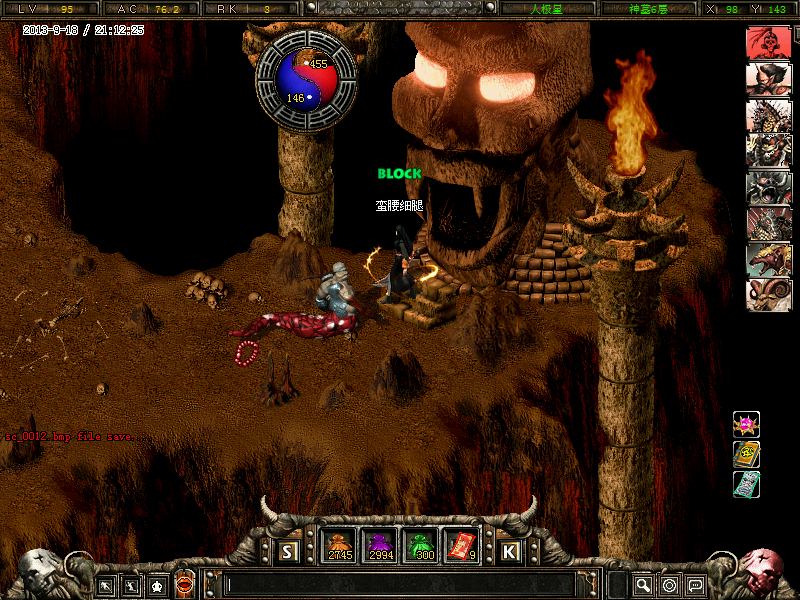Use the green potion slot with 300

418,546
